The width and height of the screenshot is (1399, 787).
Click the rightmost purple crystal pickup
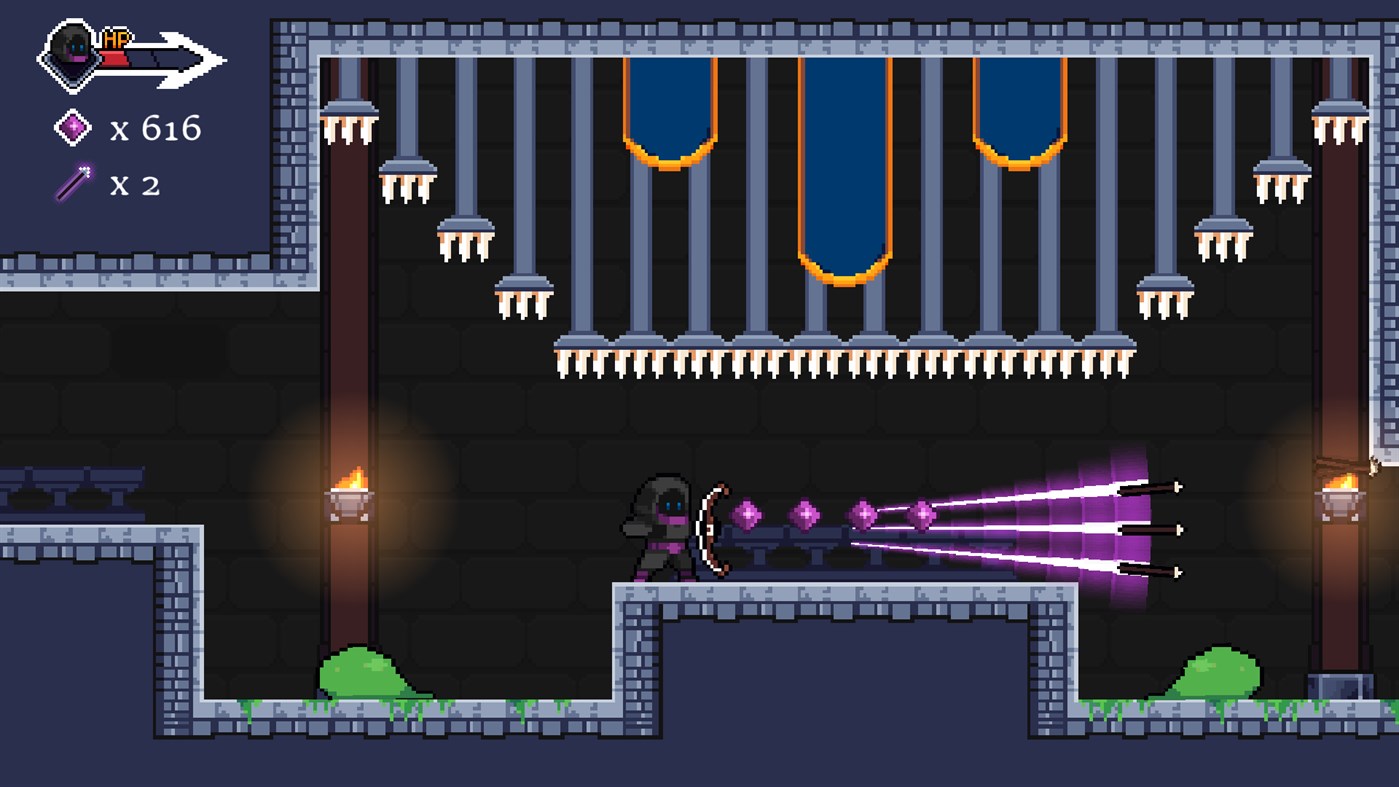pyautogui.click(x=922, y=515)
